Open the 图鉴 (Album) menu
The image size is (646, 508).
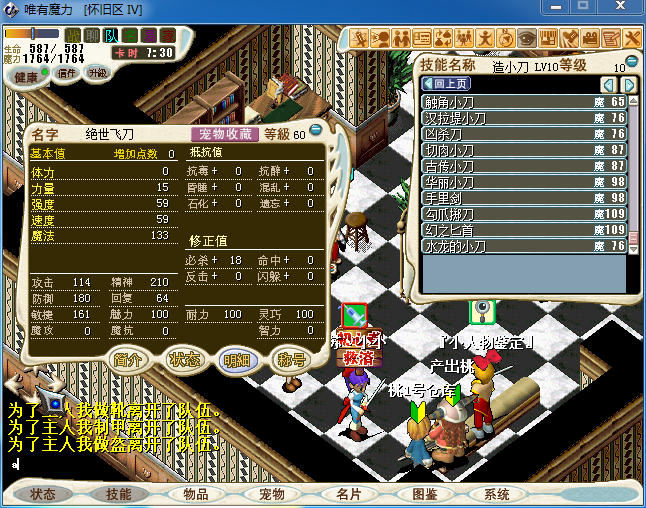tap(424, 494)
